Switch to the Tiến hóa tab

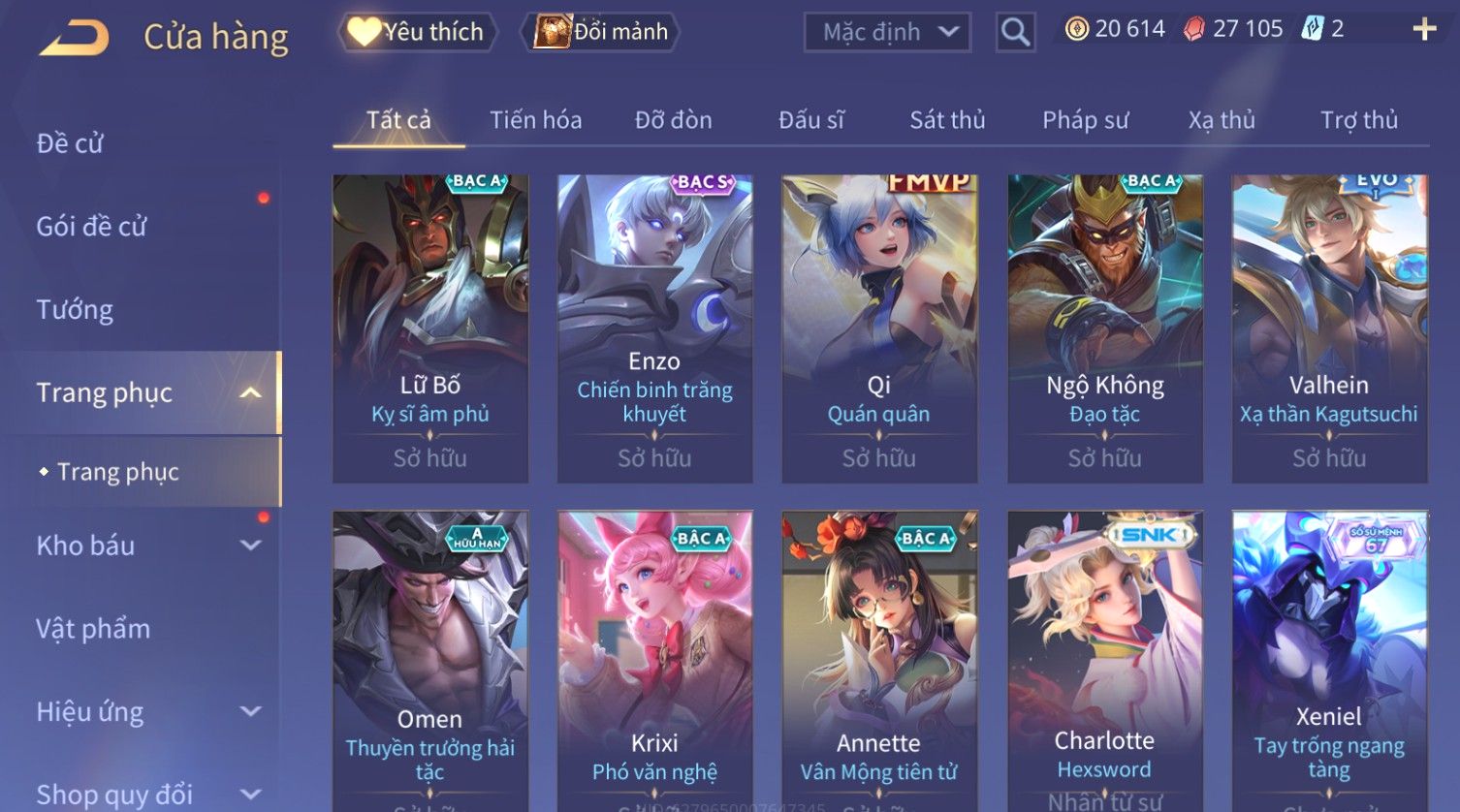pyautogui.click(x=535, y=120)
